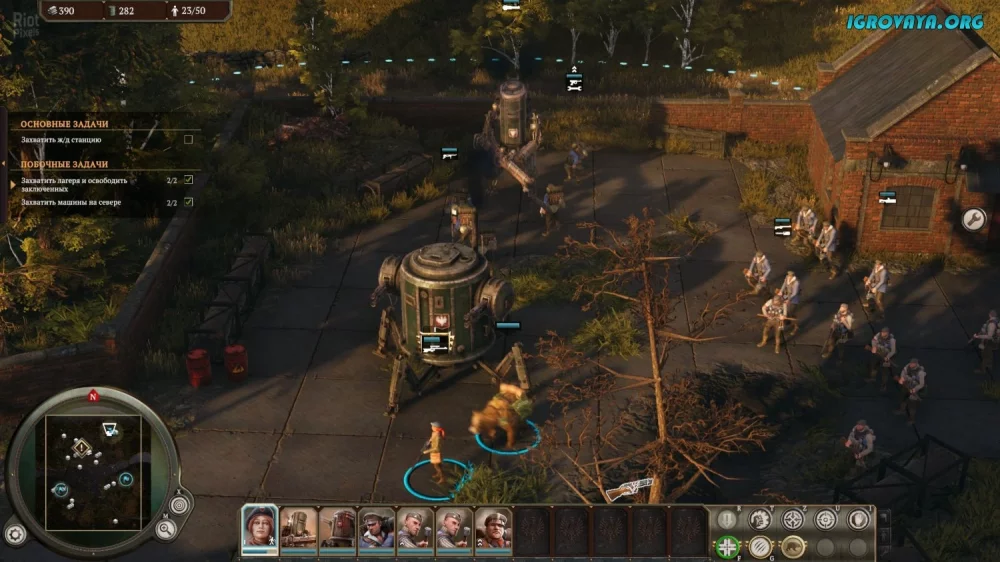Click the magnifier map zoom button
The image size is (1000, 562).
point(166,528)
